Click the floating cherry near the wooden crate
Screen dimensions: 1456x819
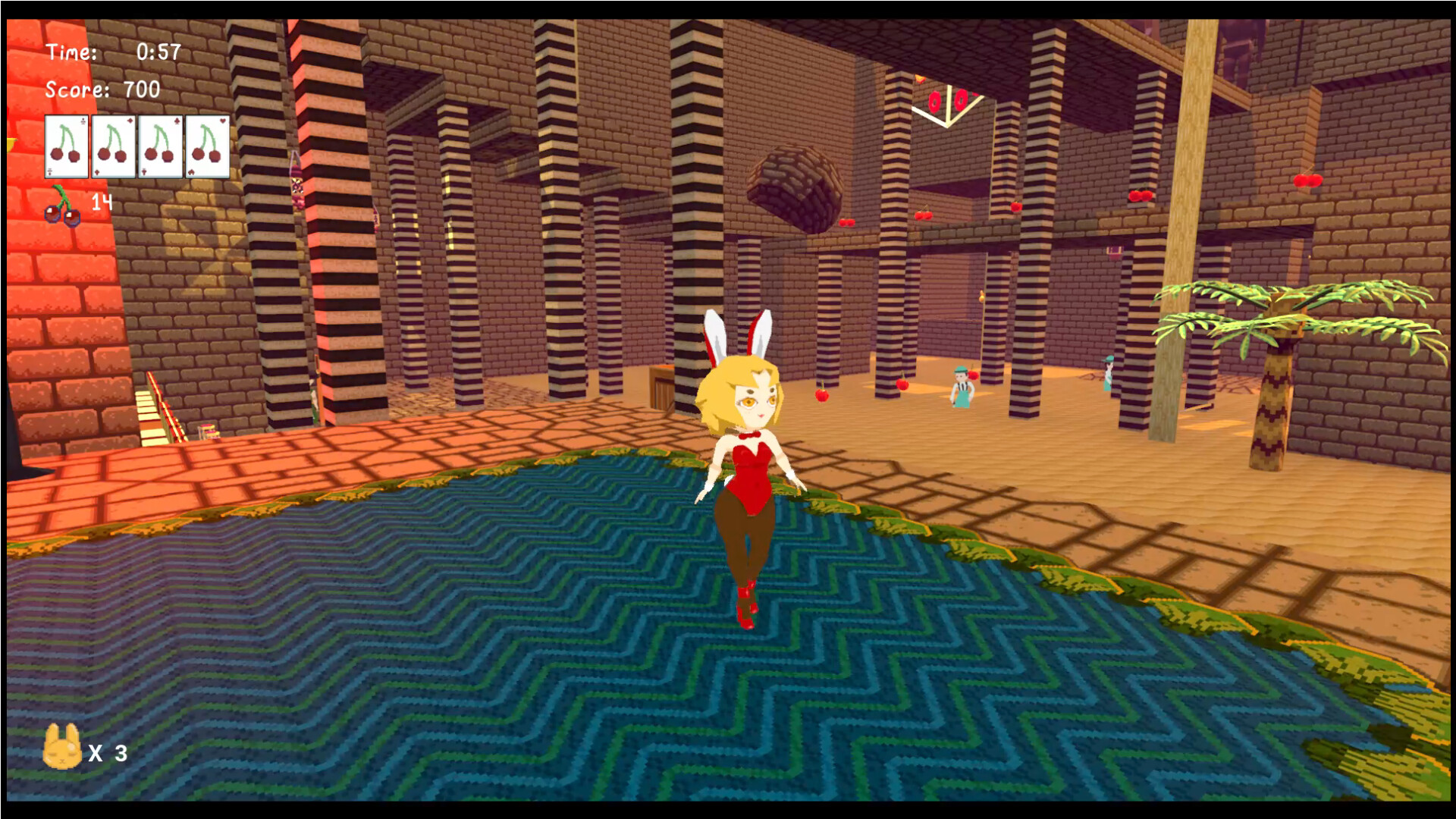[x=822, y=395]
